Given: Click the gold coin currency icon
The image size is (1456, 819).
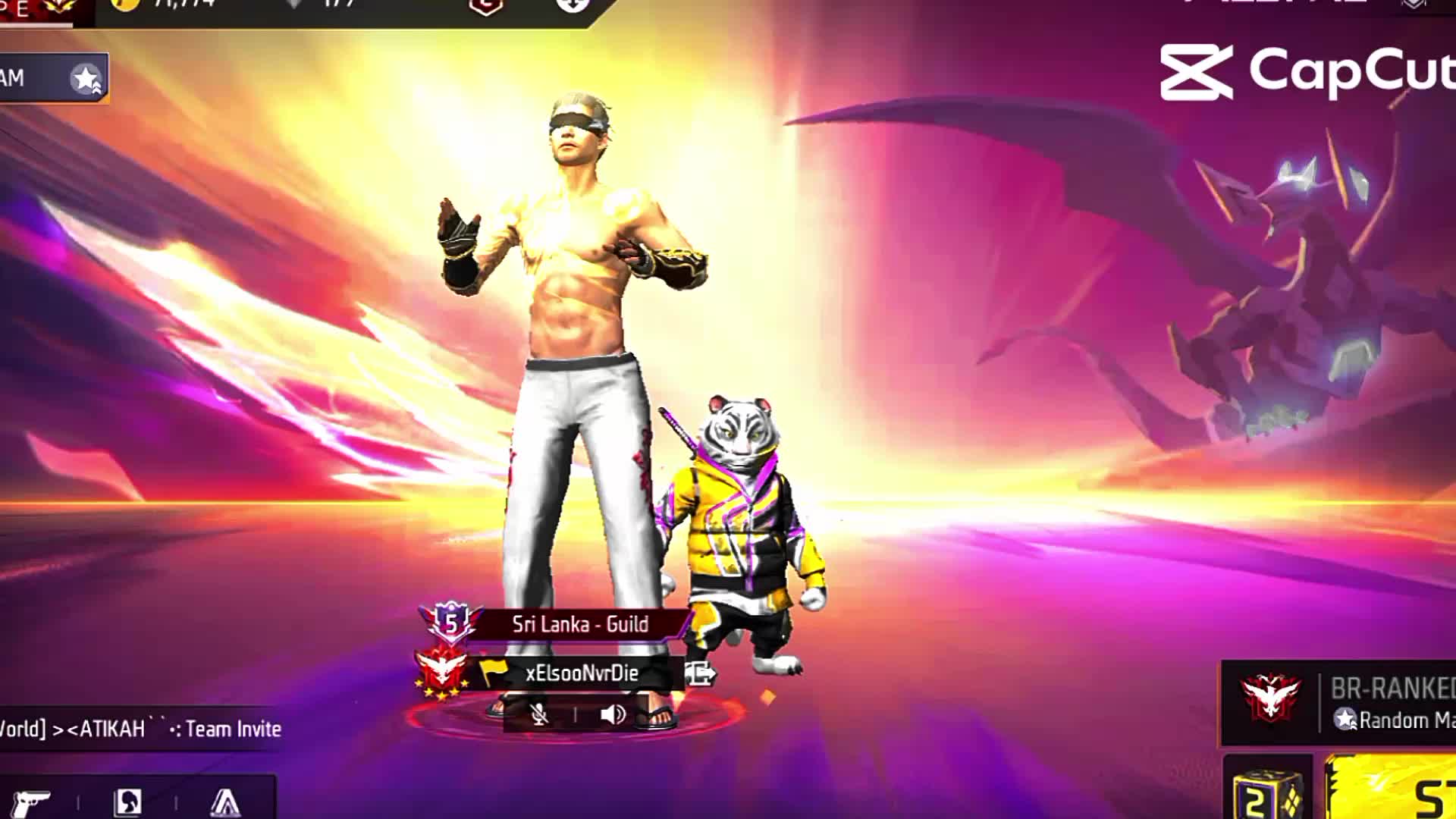Looking at the screenshot, I should 125,5.
